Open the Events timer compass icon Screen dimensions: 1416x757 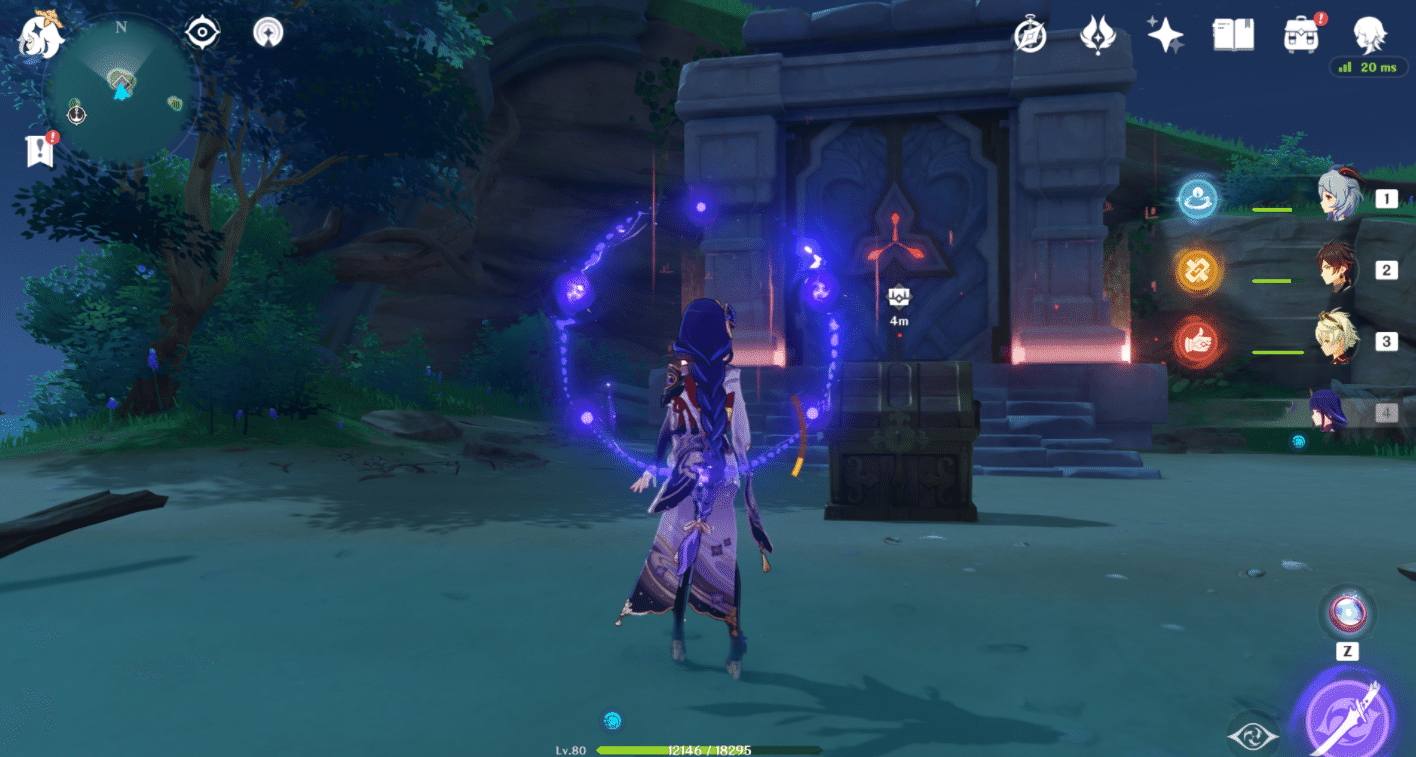coord(1029,33)
